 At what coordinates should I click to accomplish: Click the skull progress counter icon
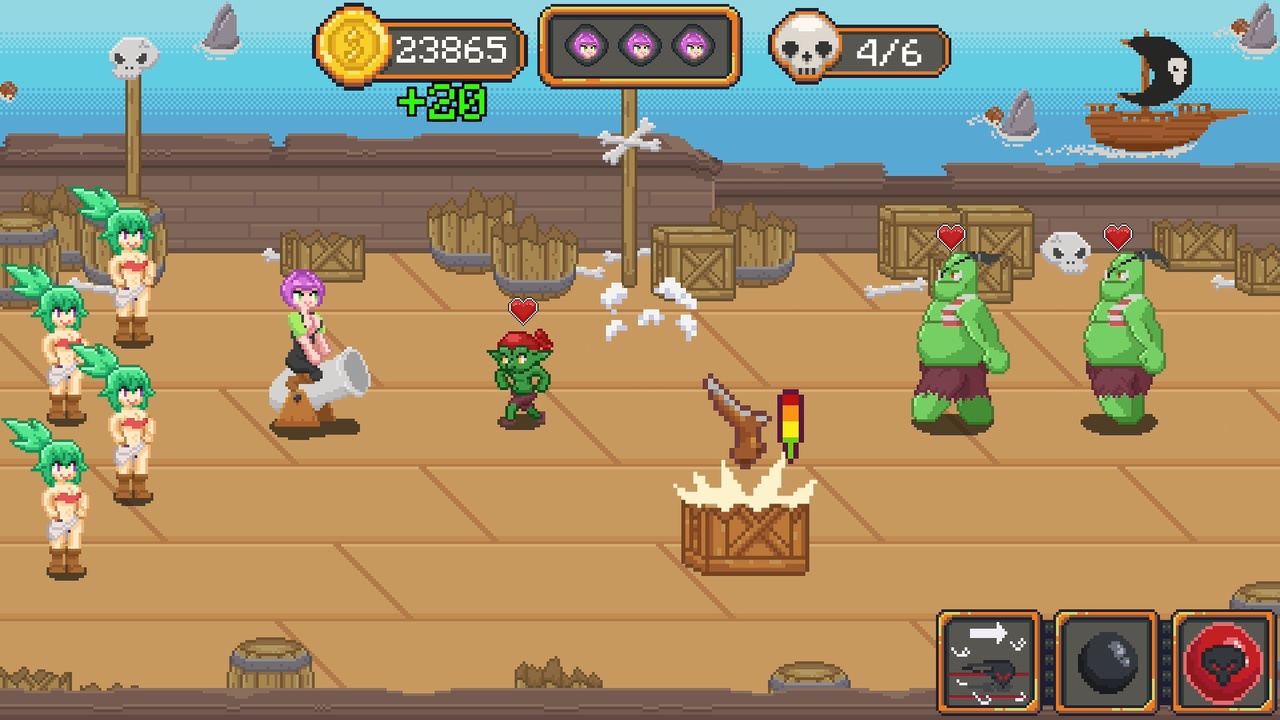coord(806,45)
